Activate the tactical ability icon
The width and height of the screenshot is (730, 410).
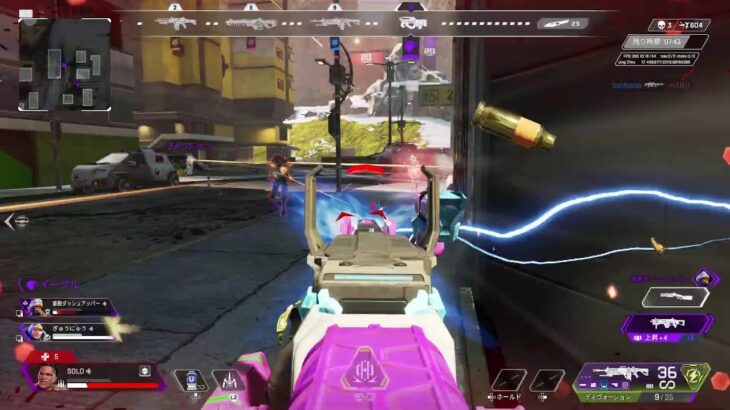(228, 380)
